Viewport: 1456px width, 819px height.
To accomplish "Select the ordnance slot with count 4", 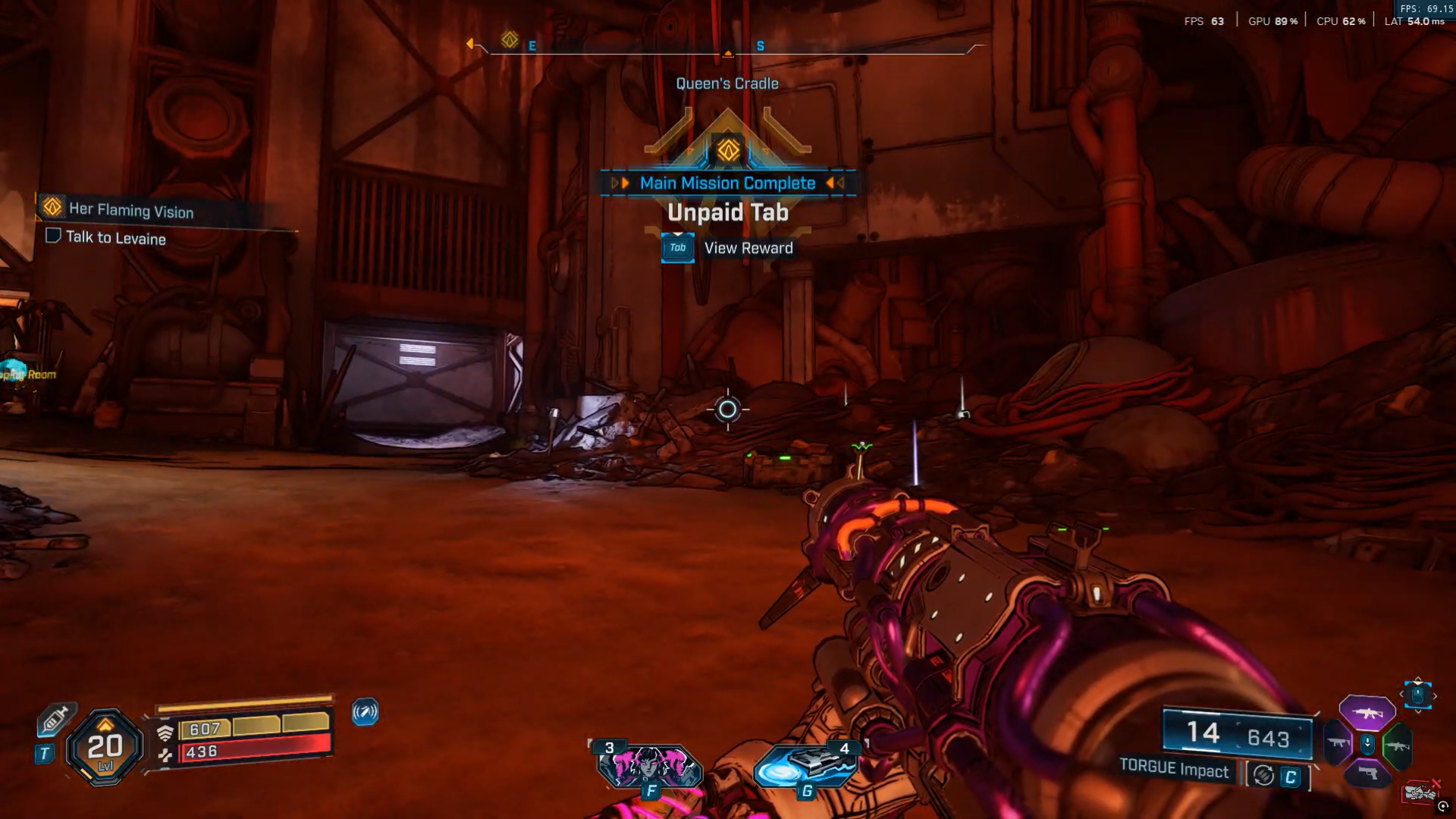I will [805, 766].
